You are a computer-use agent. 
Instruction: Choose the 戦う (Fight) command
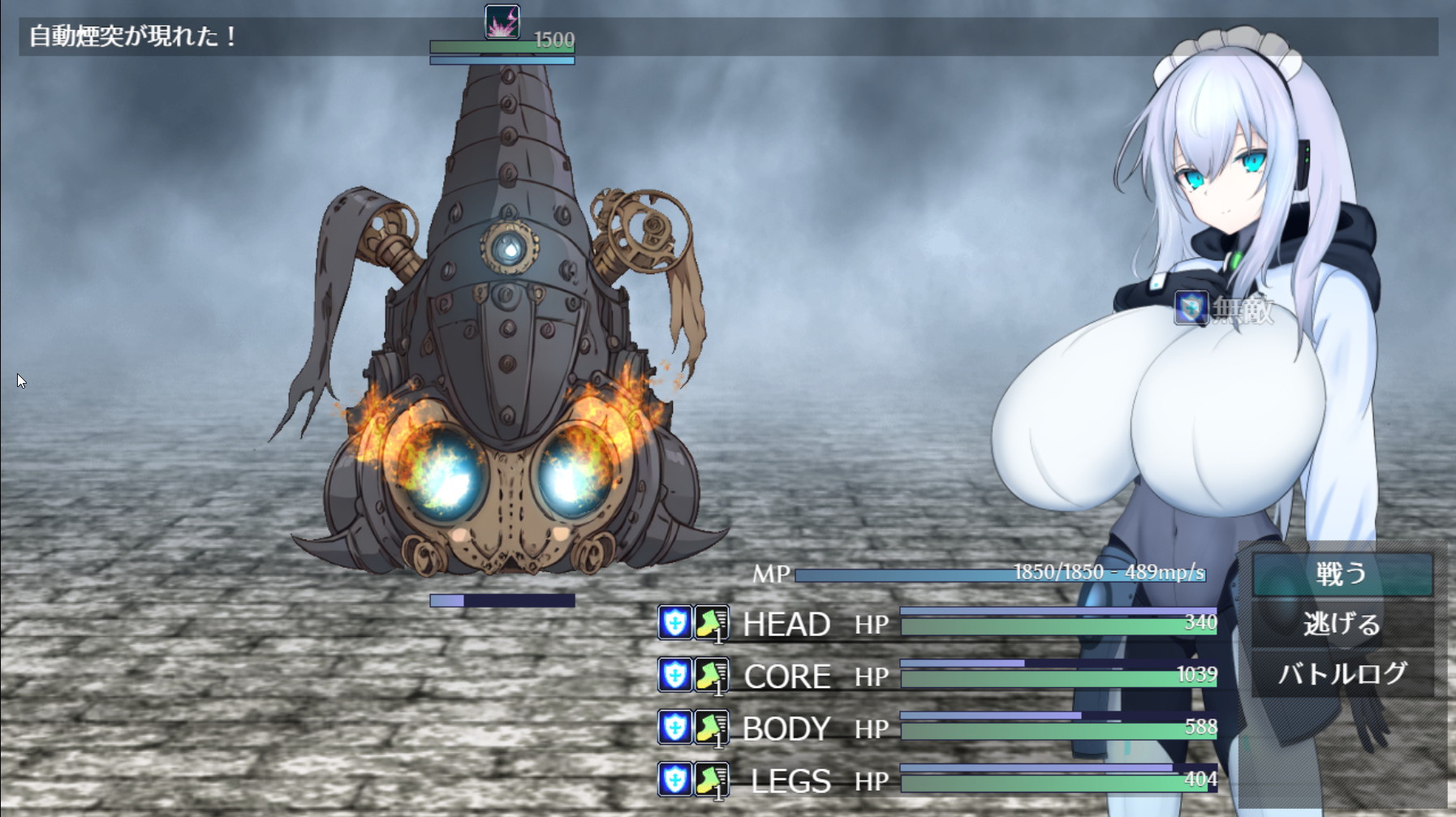pyautogui.click(x=1342, y=574)
